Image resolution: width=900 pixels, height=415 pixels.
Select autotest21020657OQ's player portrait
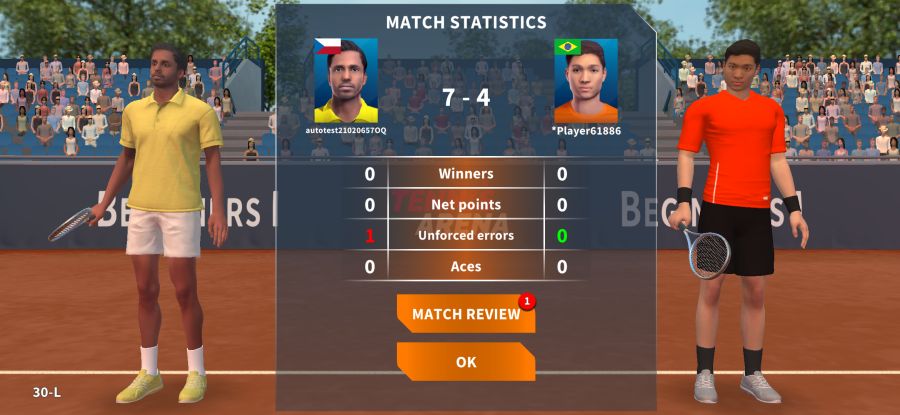point(346,80)
